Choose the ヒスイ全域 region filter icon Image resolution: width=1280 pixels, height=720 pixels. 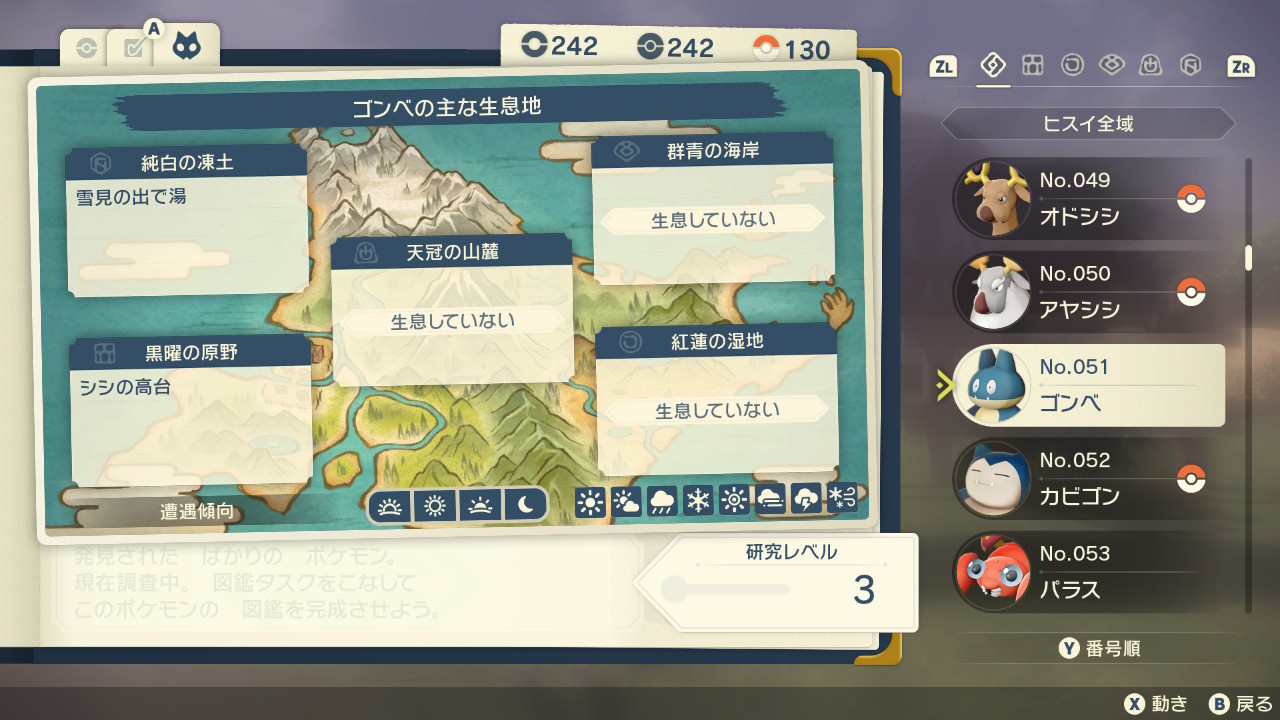(993, 66)
